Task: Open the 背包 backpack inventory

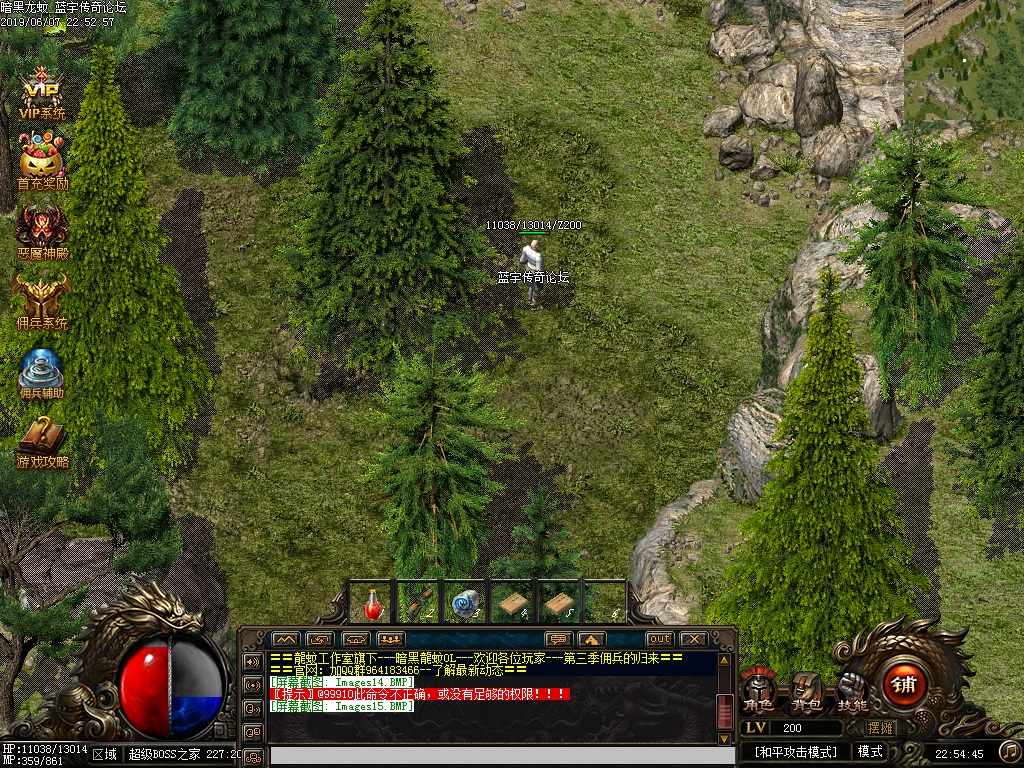Action: click(x=806, y=690)
